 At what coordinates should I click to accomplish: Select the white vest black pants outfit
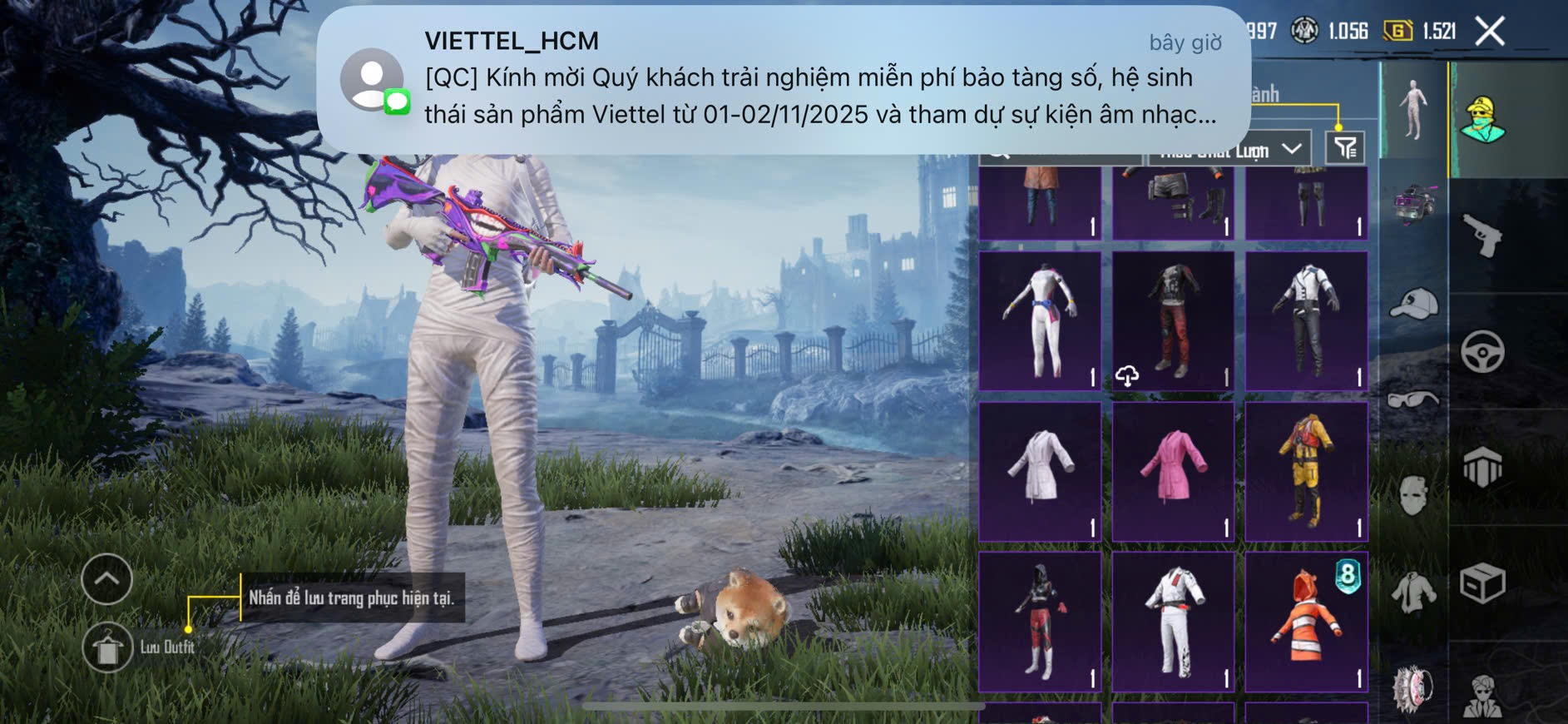pos(1306,320)
